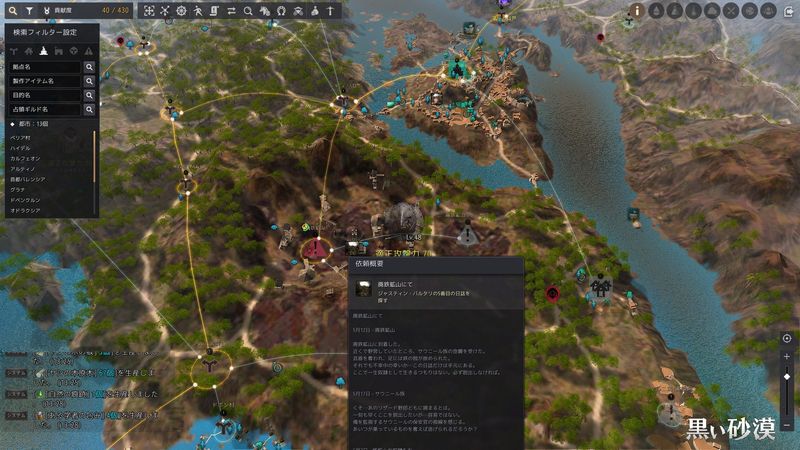Image resolution: width=800 pixels, height=450 pixels.
Task: Choose ハイデル in the city list
Action: [x=22, y=148]
